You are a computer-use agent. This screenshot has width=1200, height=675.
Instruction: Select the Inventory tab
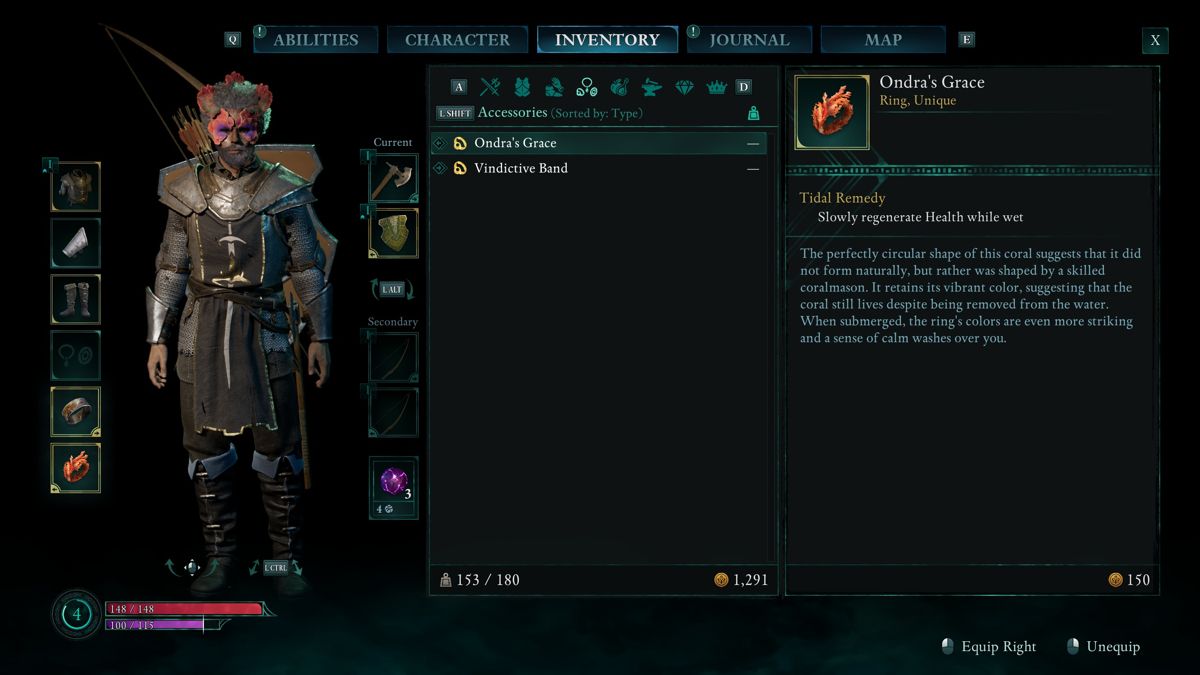pyautogui.click(x=607, y=40)
